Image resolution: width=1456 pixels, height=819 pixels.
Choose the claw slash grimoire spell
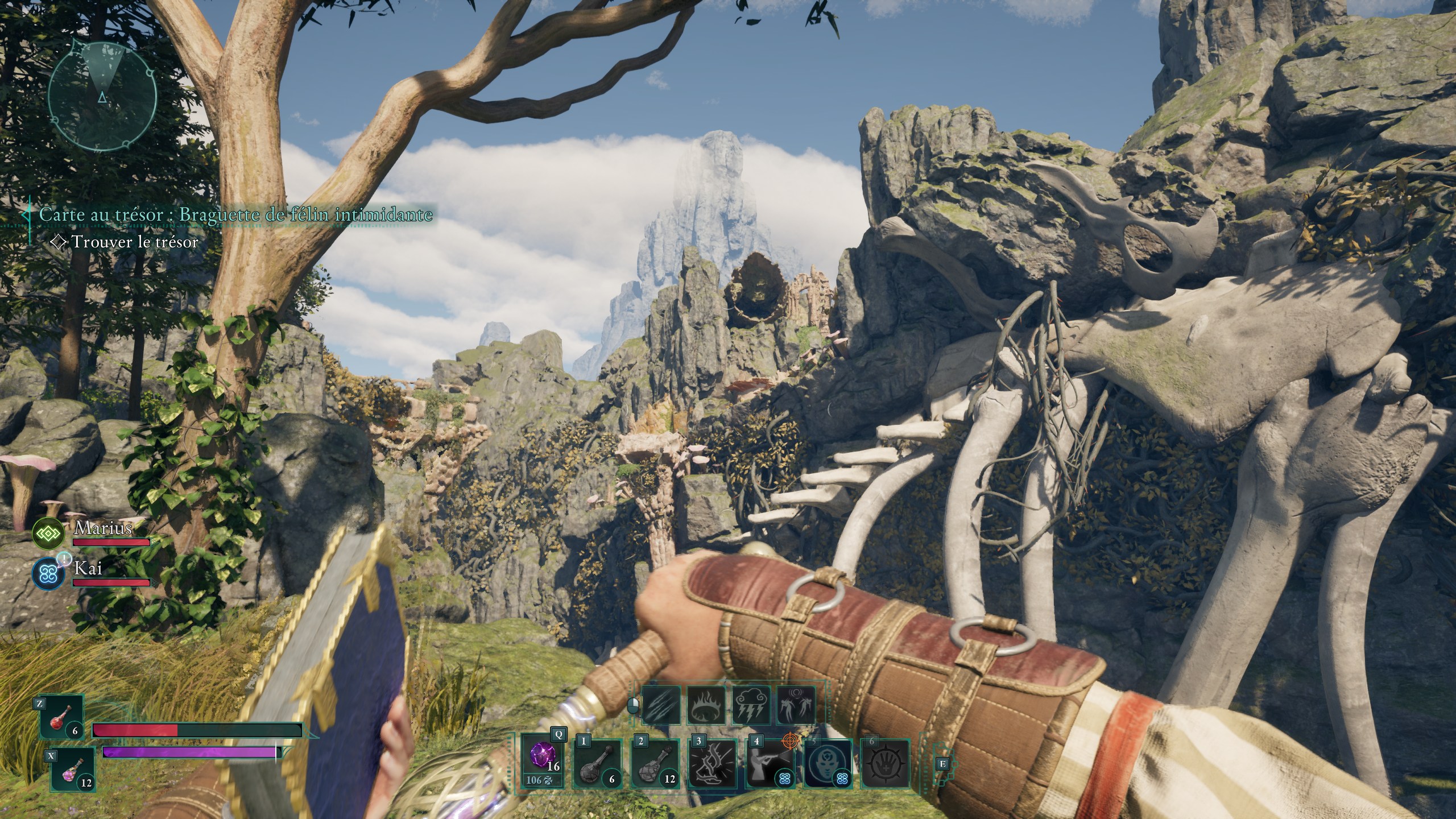661,706
